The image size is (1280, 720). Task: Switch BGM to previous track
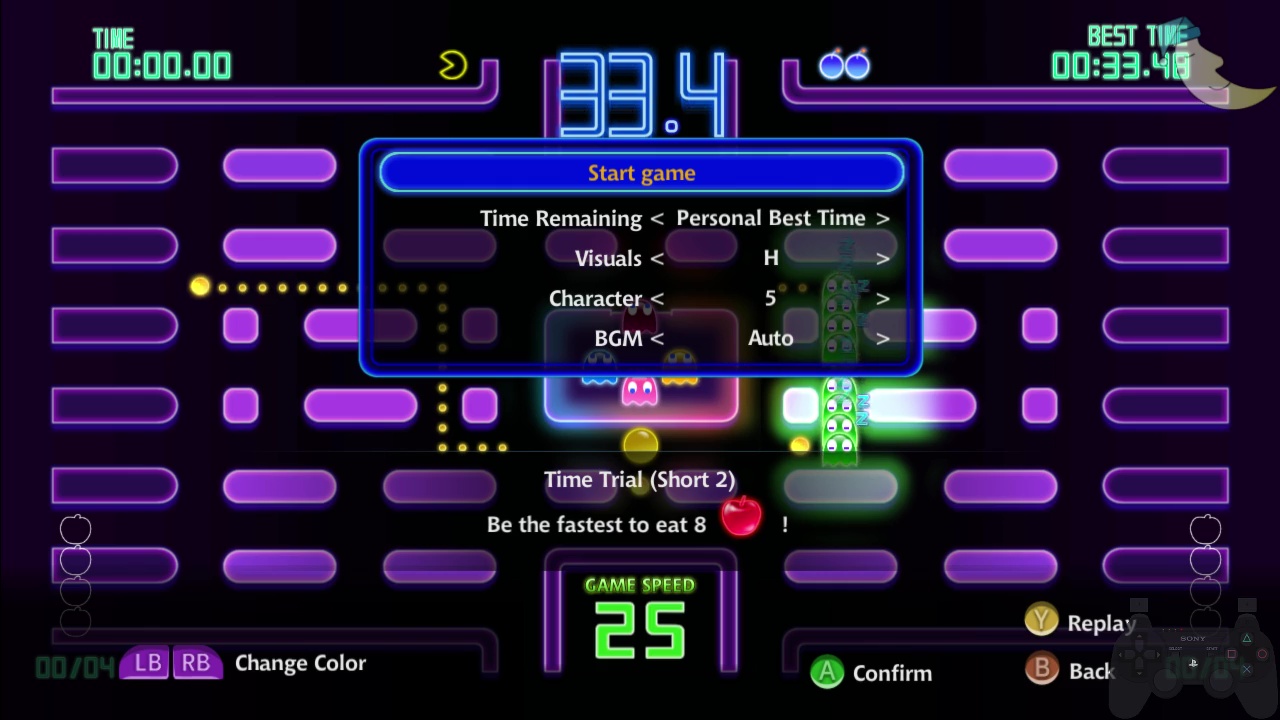click(657, 339)
